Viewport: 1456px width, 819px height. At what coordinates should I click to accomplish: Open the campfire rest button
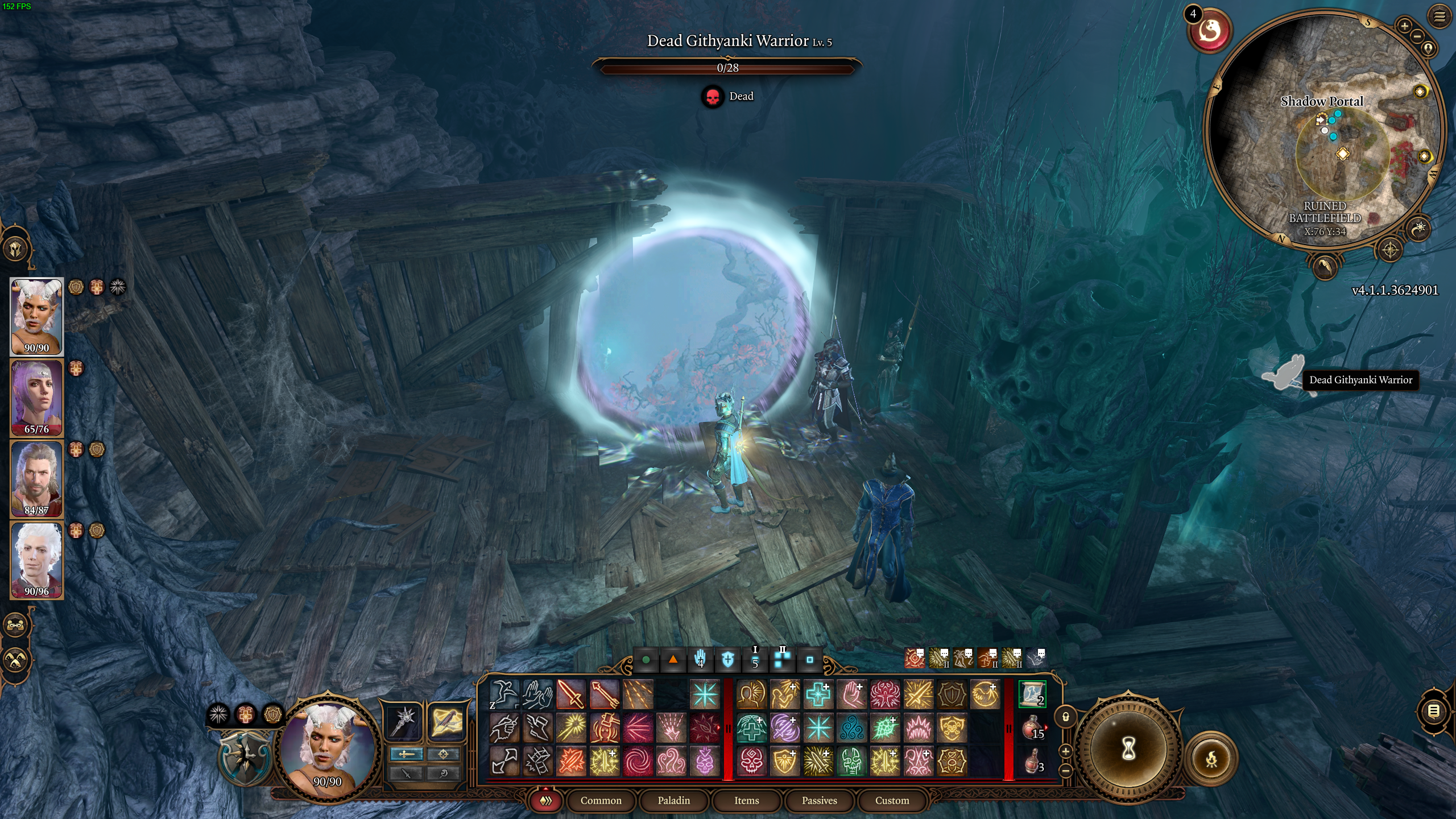pyautogui.click(x=1211, y=759)
